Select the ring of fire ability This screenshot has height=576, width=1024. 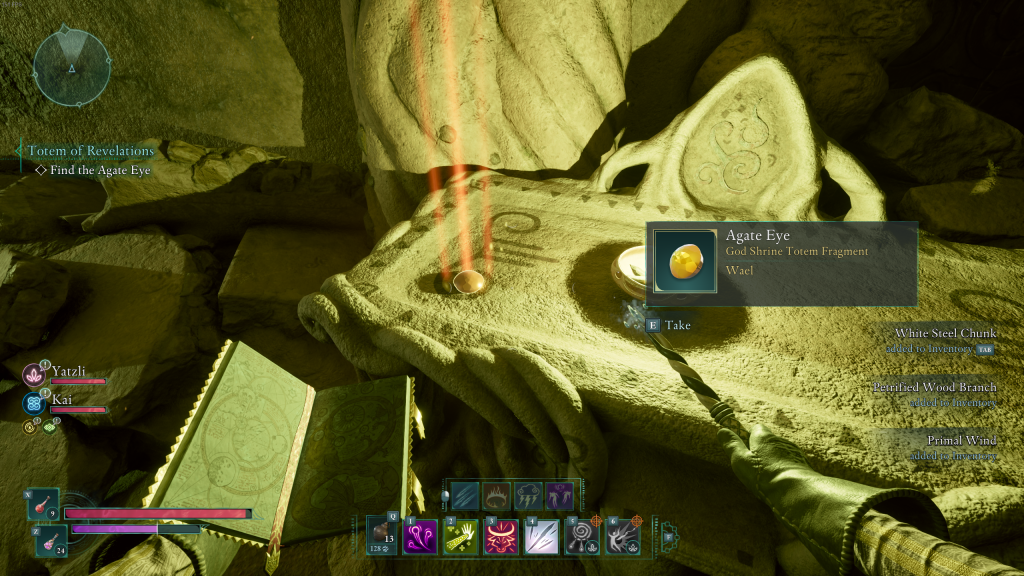(498, 495)
